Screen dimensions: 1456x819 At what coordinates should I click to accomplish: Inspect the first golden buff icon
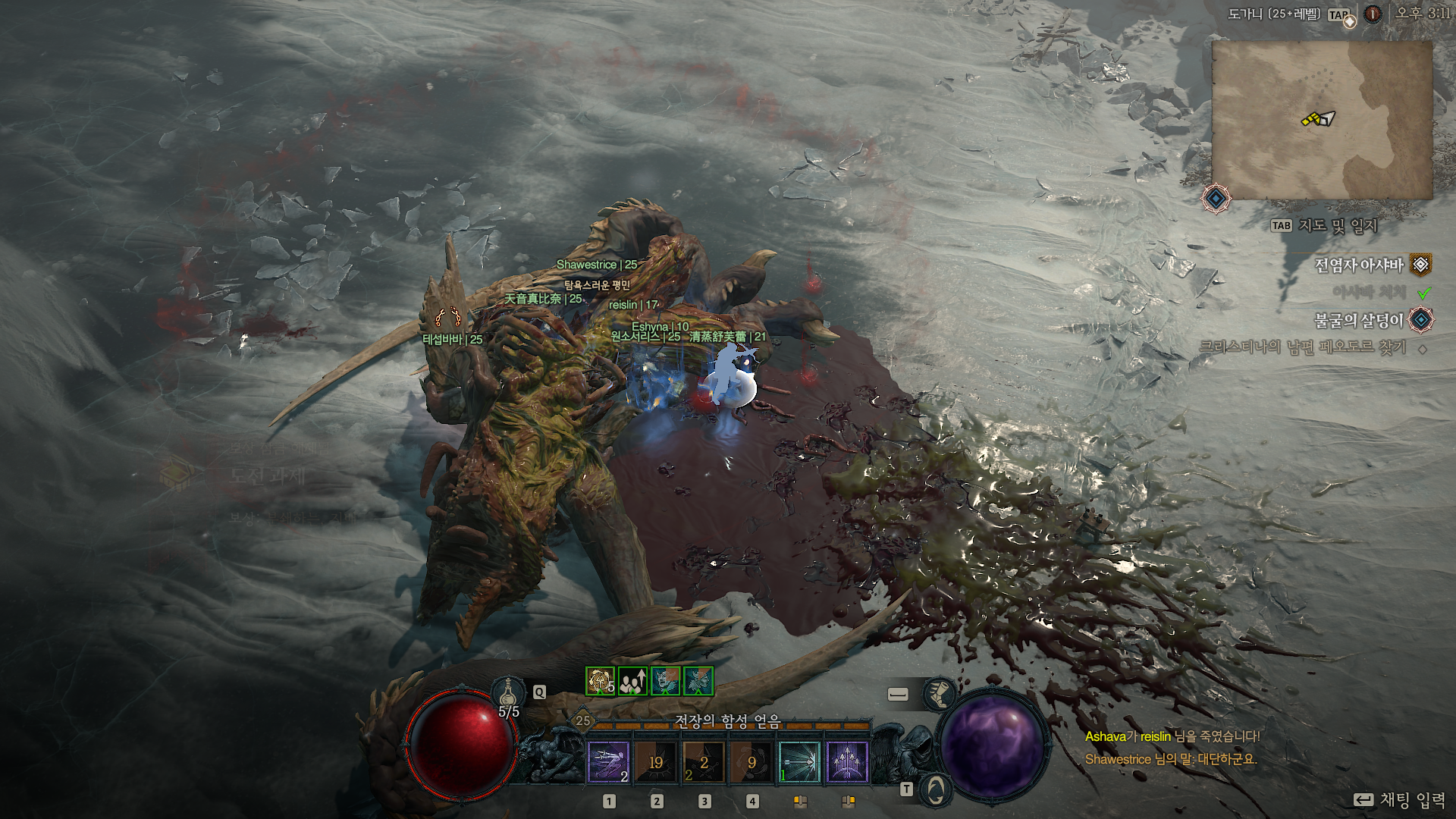coord(600,681)
